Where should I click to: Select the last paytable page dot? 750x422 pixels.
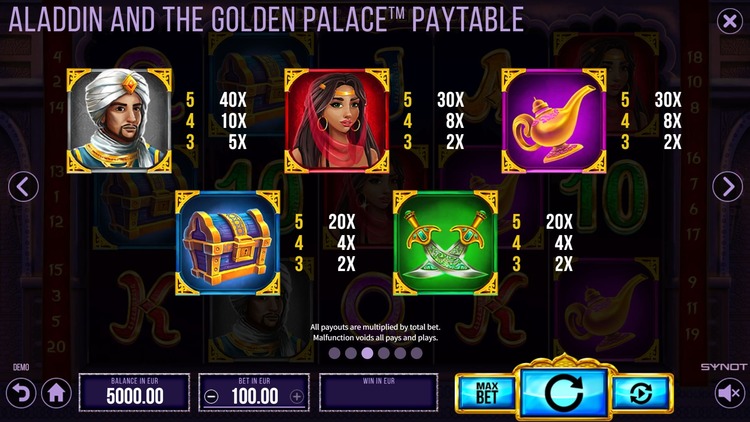point(416,353)
